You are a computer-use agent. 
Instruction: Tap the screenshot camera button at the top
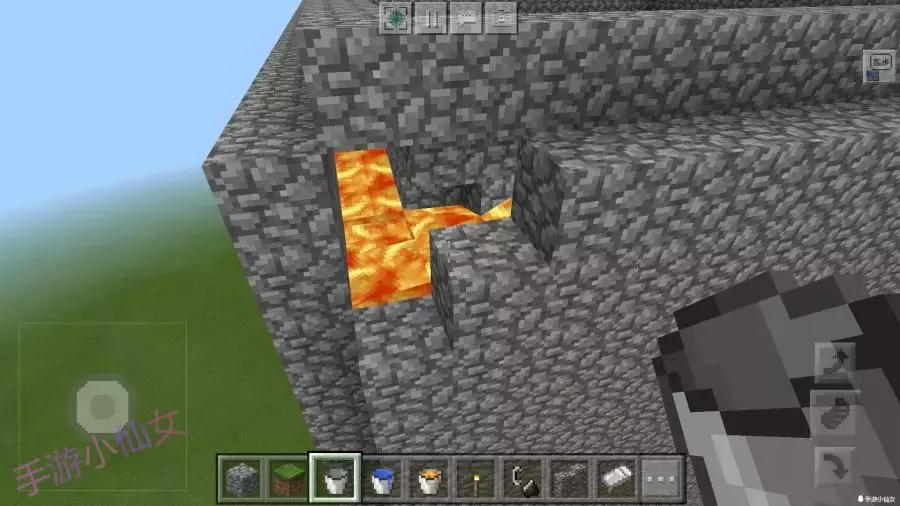(501, 17)
